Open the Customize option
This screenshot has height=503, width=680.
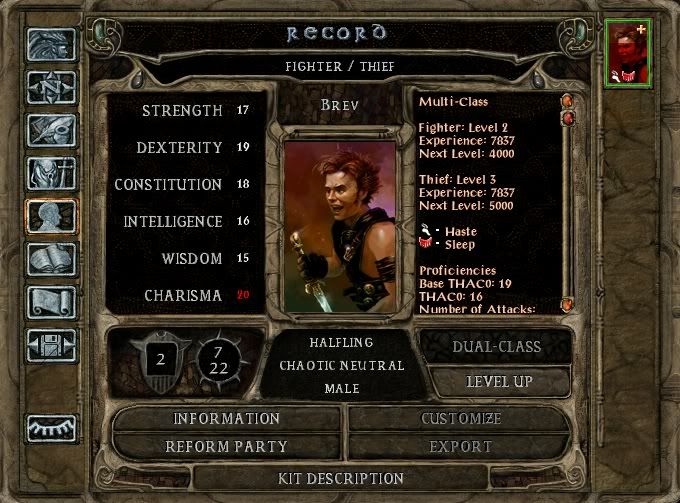coord(461,418)
